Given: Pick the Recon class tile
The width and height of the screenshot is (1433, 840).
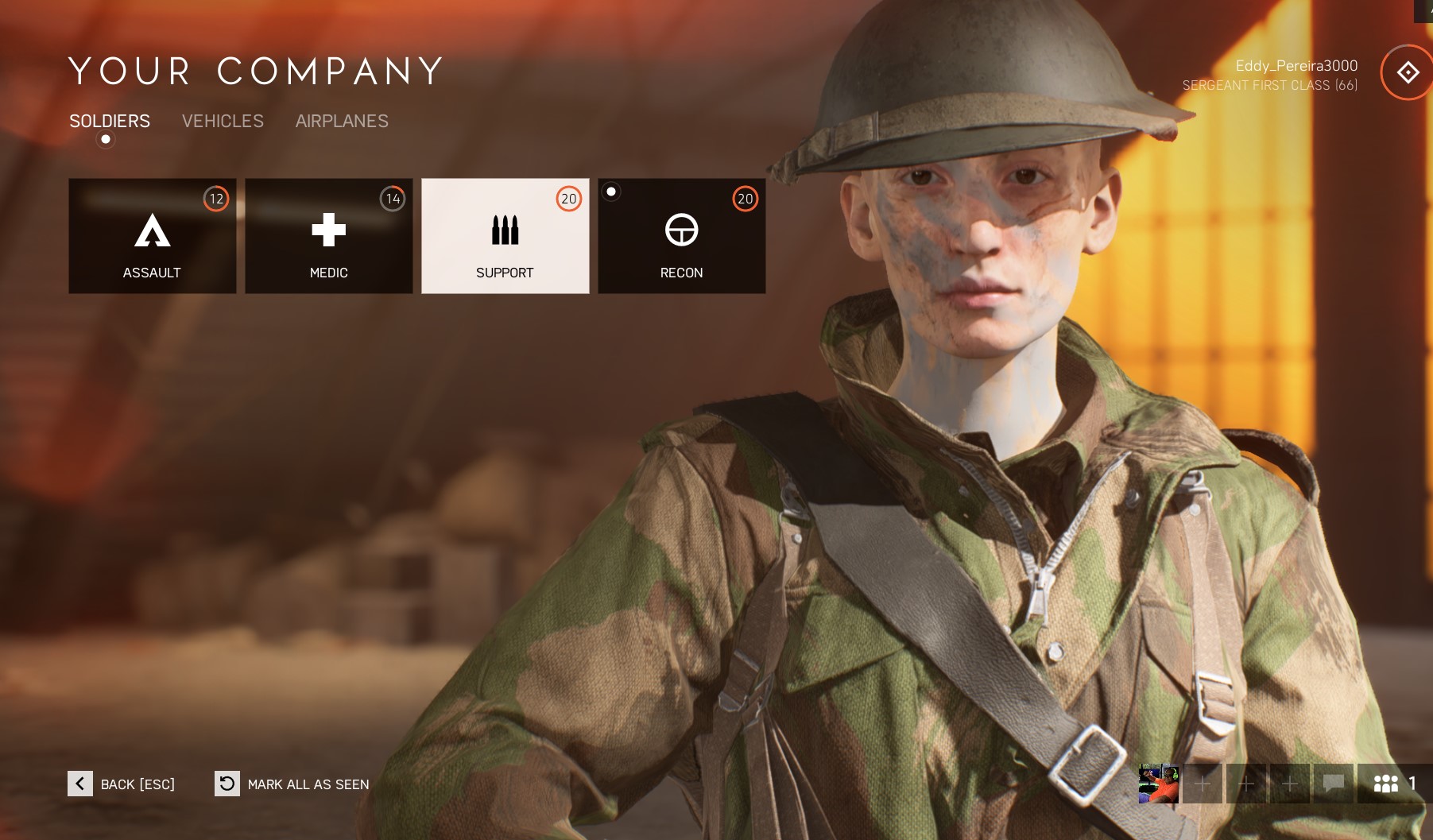Looking at the screenshot, I should 682,236.
